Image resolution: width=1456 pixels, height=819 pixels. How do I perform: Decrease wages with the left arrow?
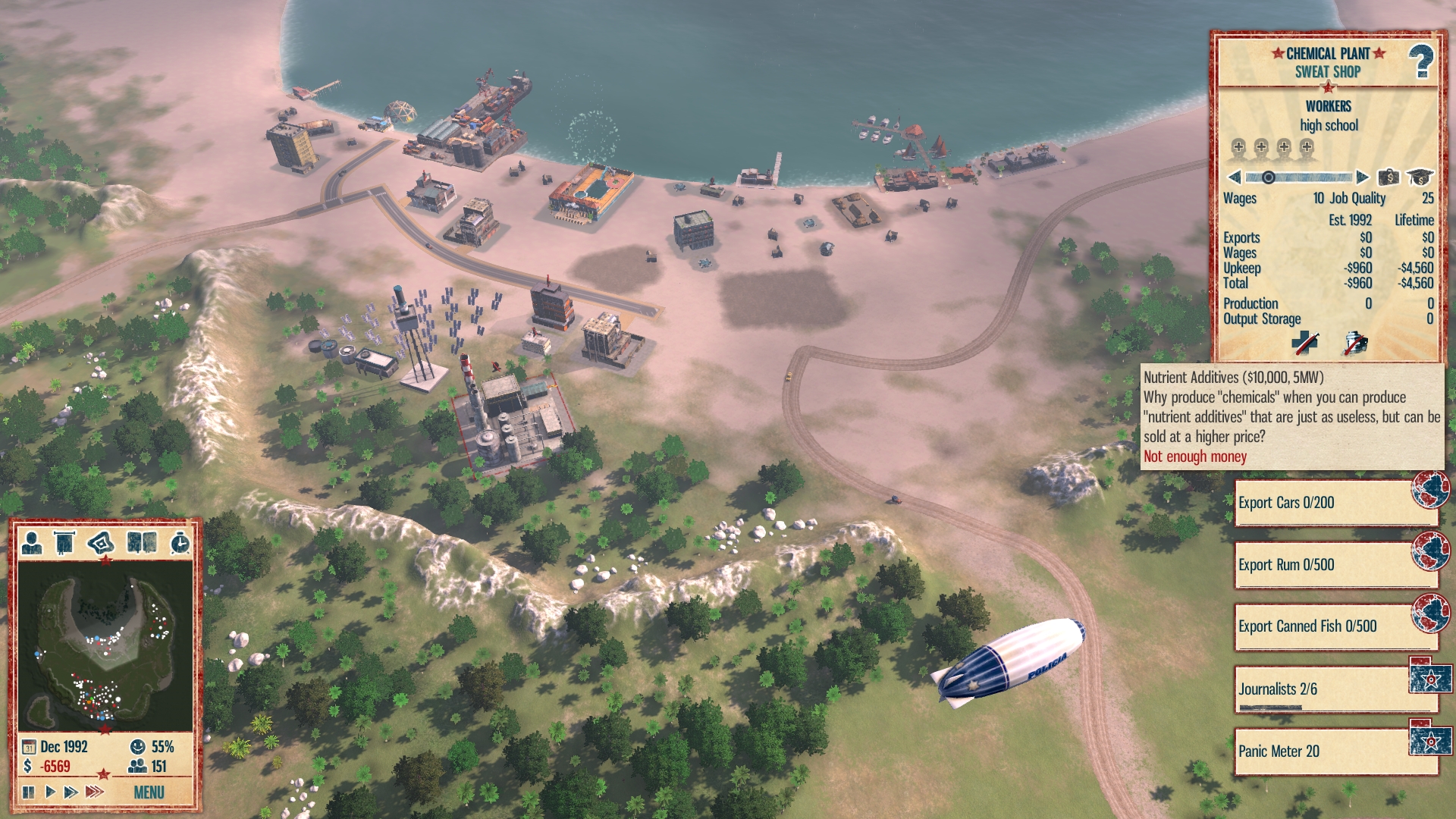(x=1235, y=177)
